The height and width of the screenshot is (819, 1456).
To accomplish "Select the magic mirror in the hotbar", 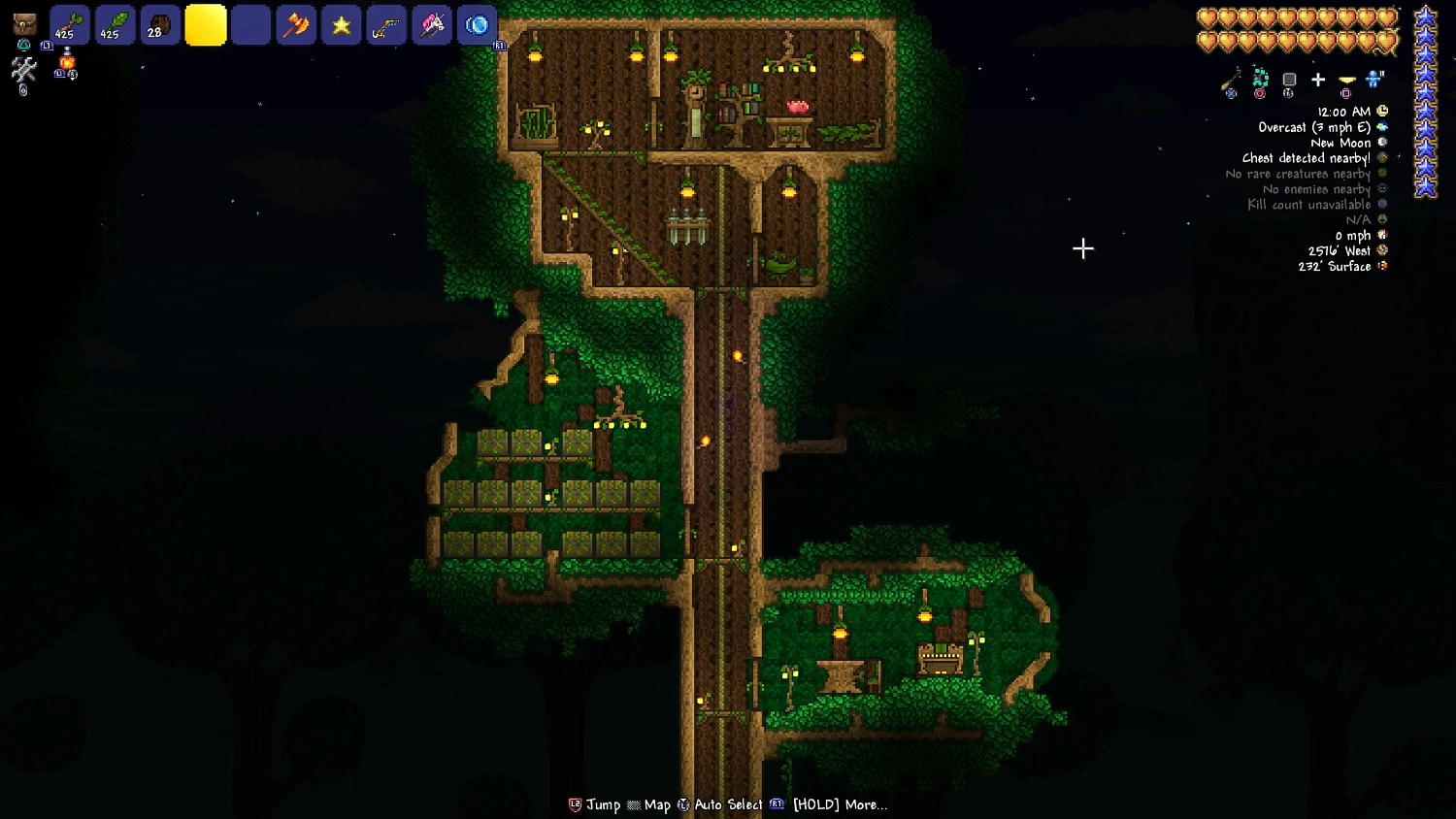I will 478,25.
